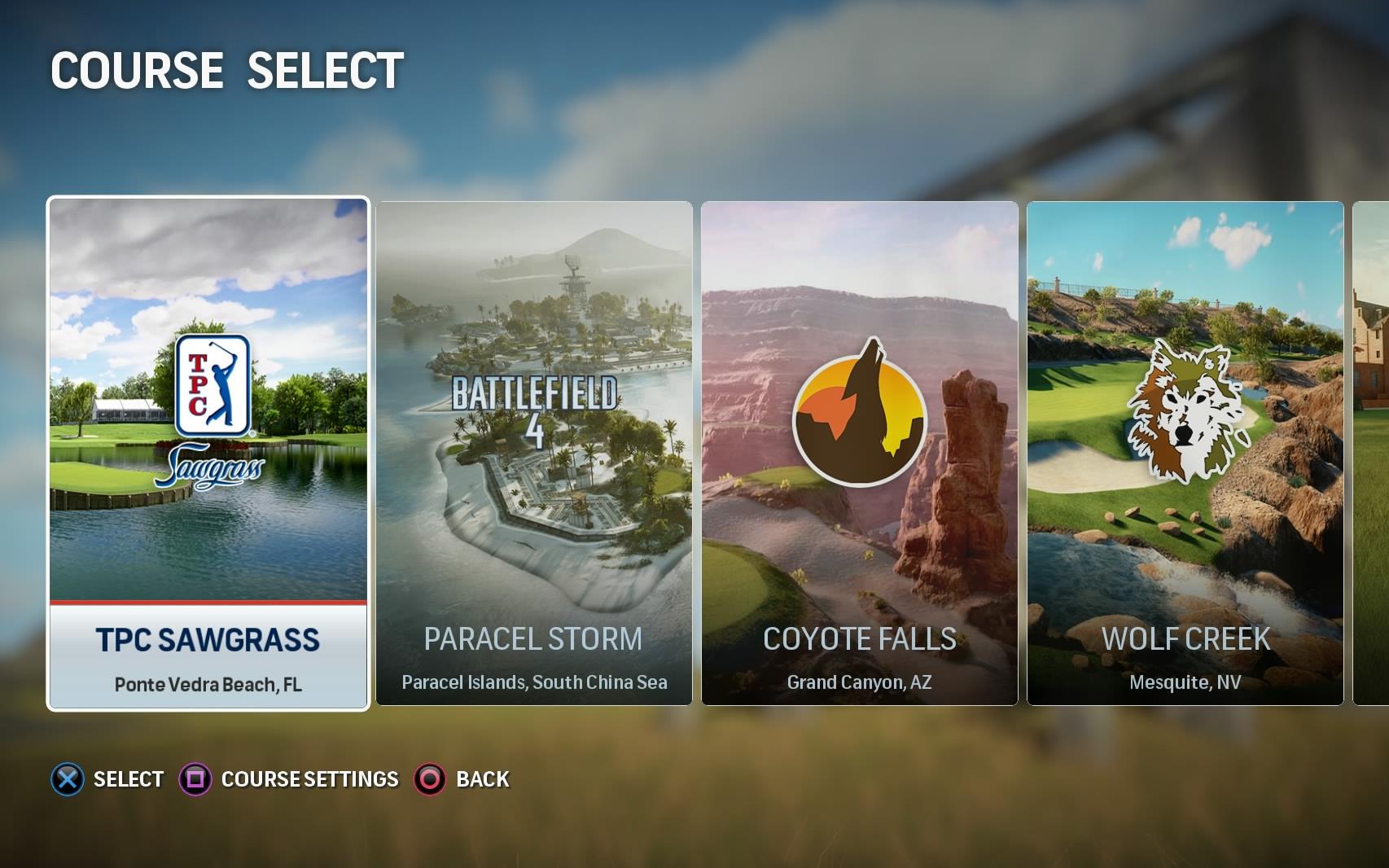Show the partially visible course card at the right edge
This screenshot has height=868, width=1389.
[1372, 453]
